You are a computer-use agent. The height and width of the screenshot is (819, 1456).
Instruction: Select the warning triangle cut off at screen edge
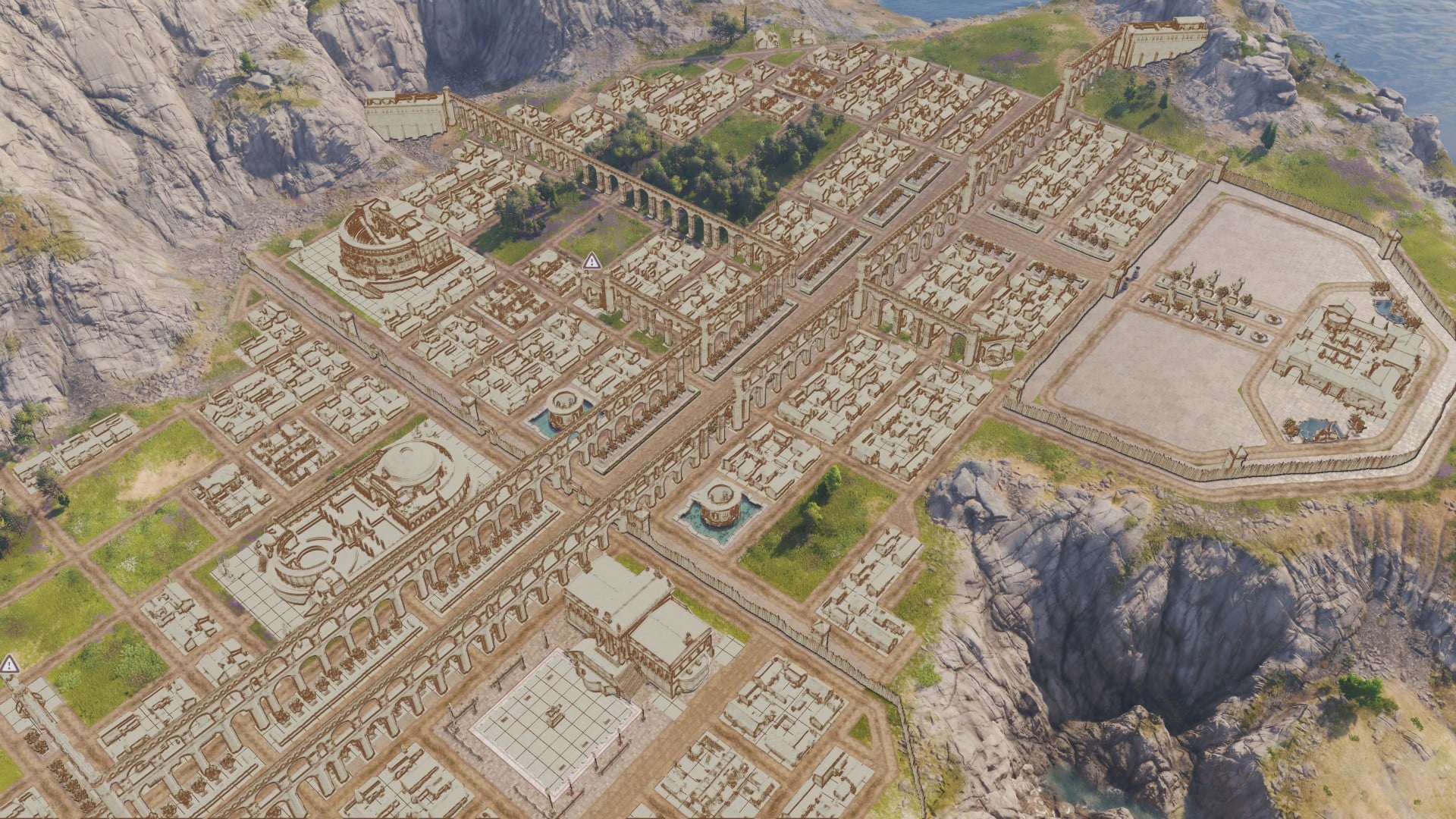coord(9,665)
